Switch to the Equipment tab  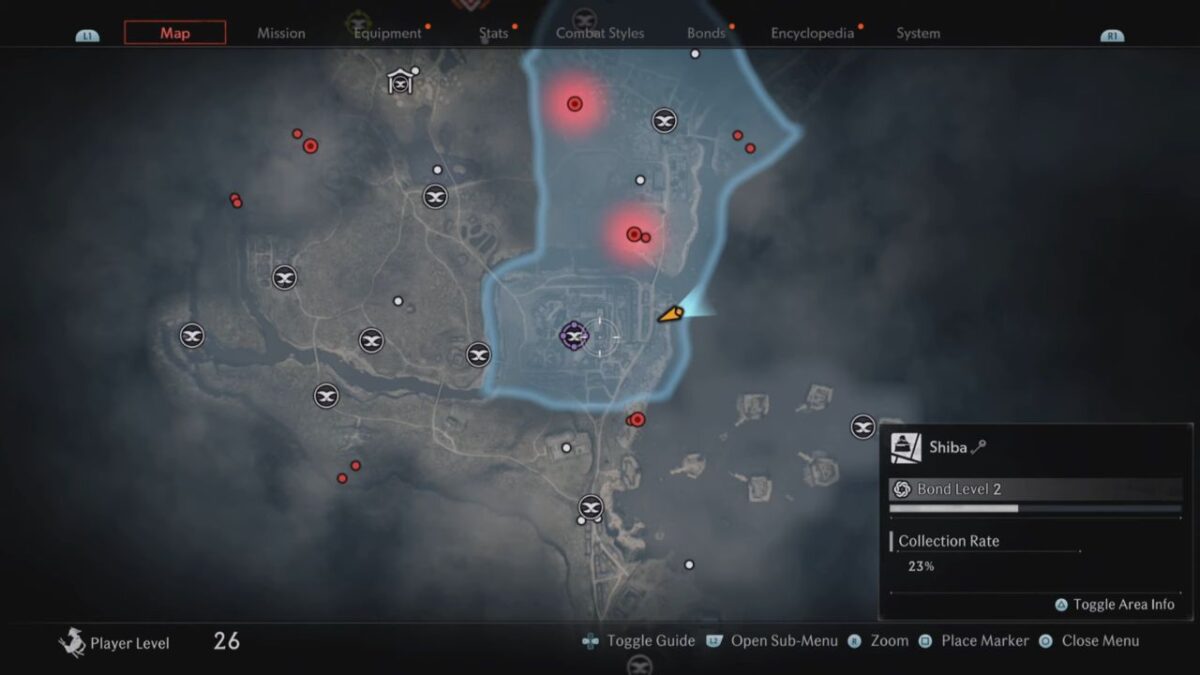coord(387,33)
